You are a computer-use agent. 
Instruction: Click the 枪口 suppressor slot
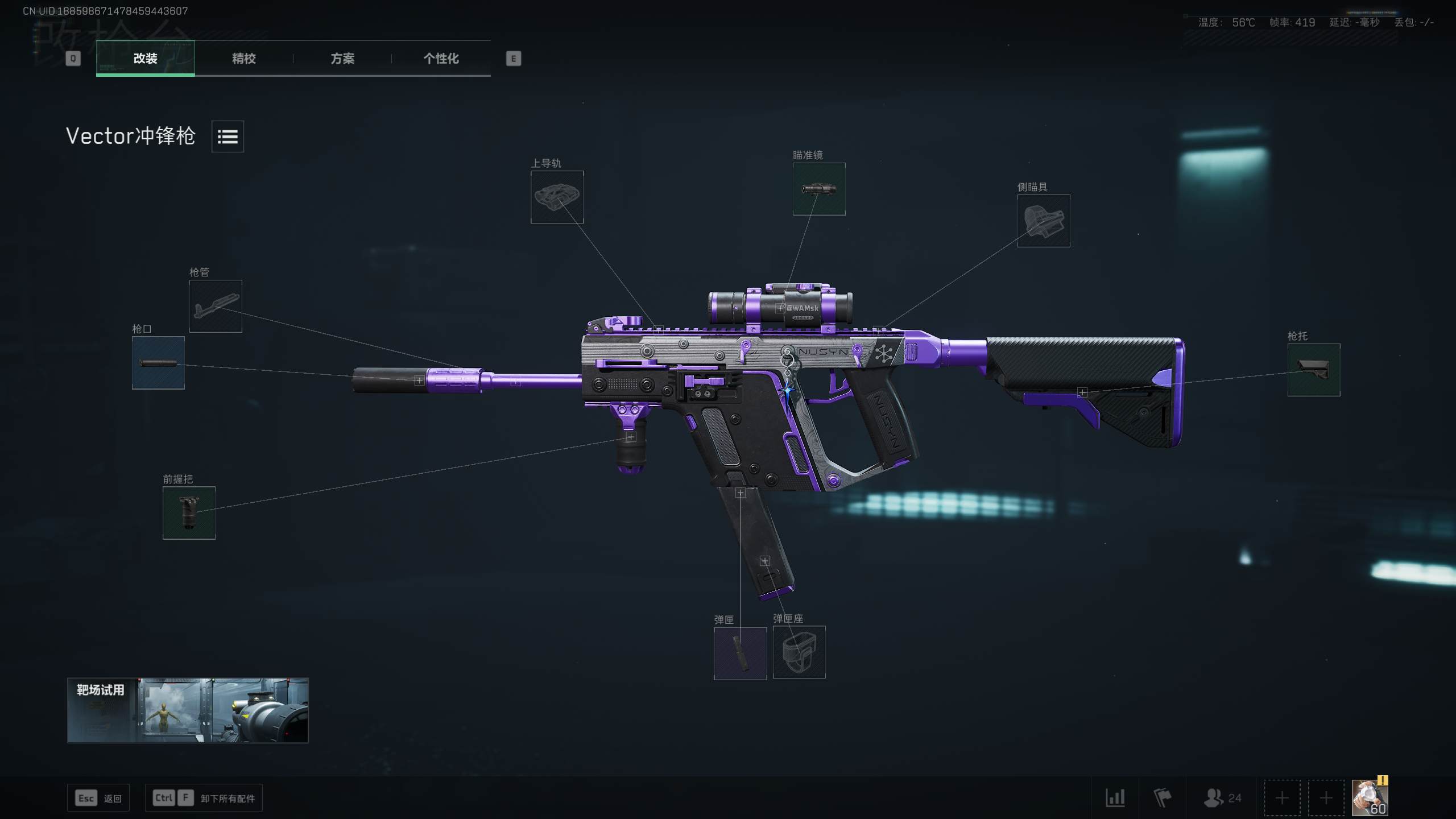(158, 363)
